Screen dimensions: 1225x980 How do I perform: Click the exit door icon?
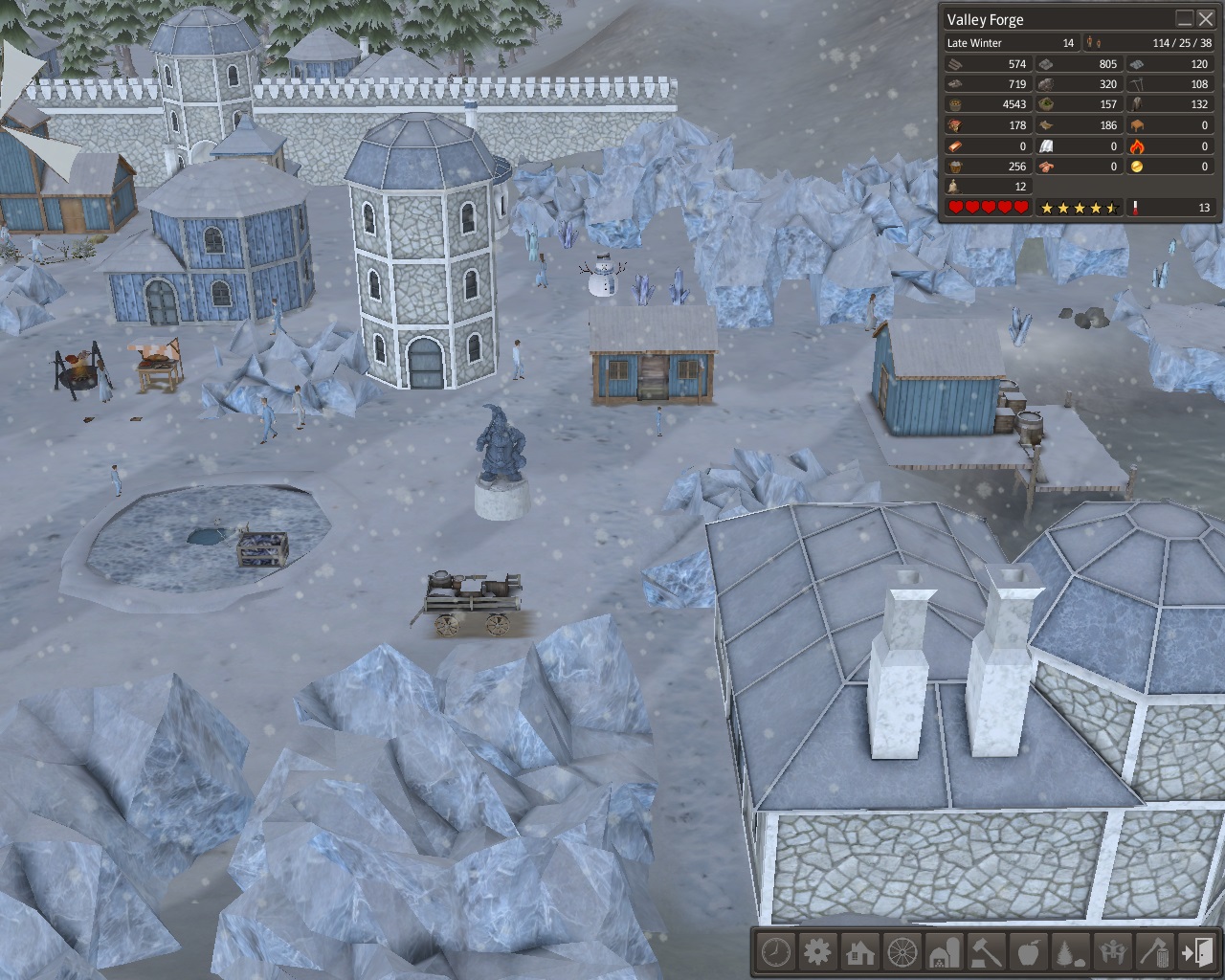[x=1197, y=952]
